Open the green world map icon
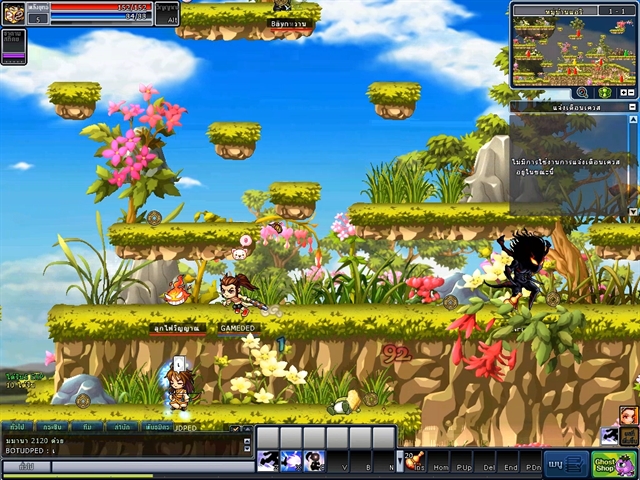640x480 pixels. coord(604,92)
